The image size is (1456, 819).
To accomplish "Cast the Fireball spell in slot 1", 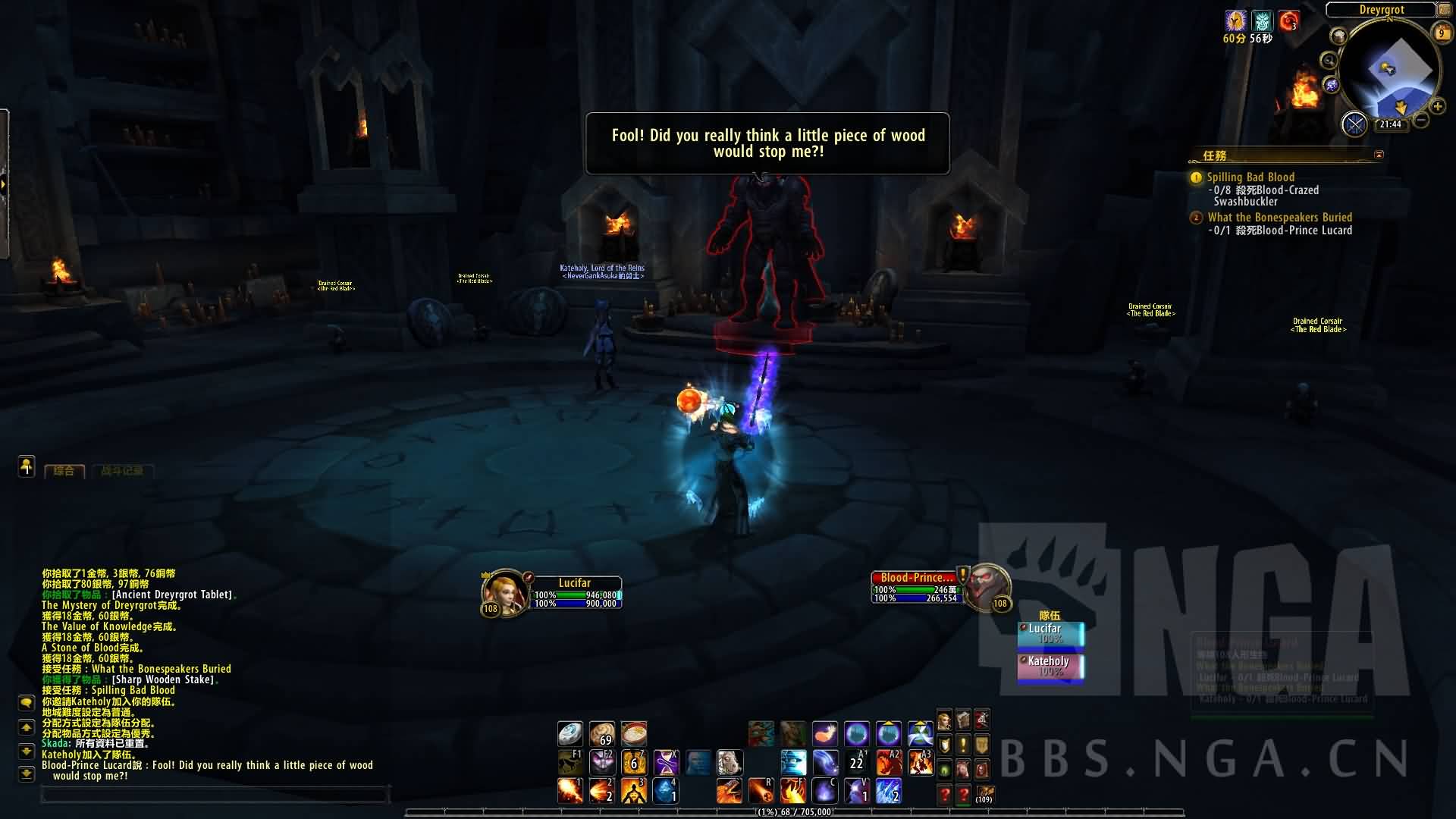I will click(x=570, y=791).
